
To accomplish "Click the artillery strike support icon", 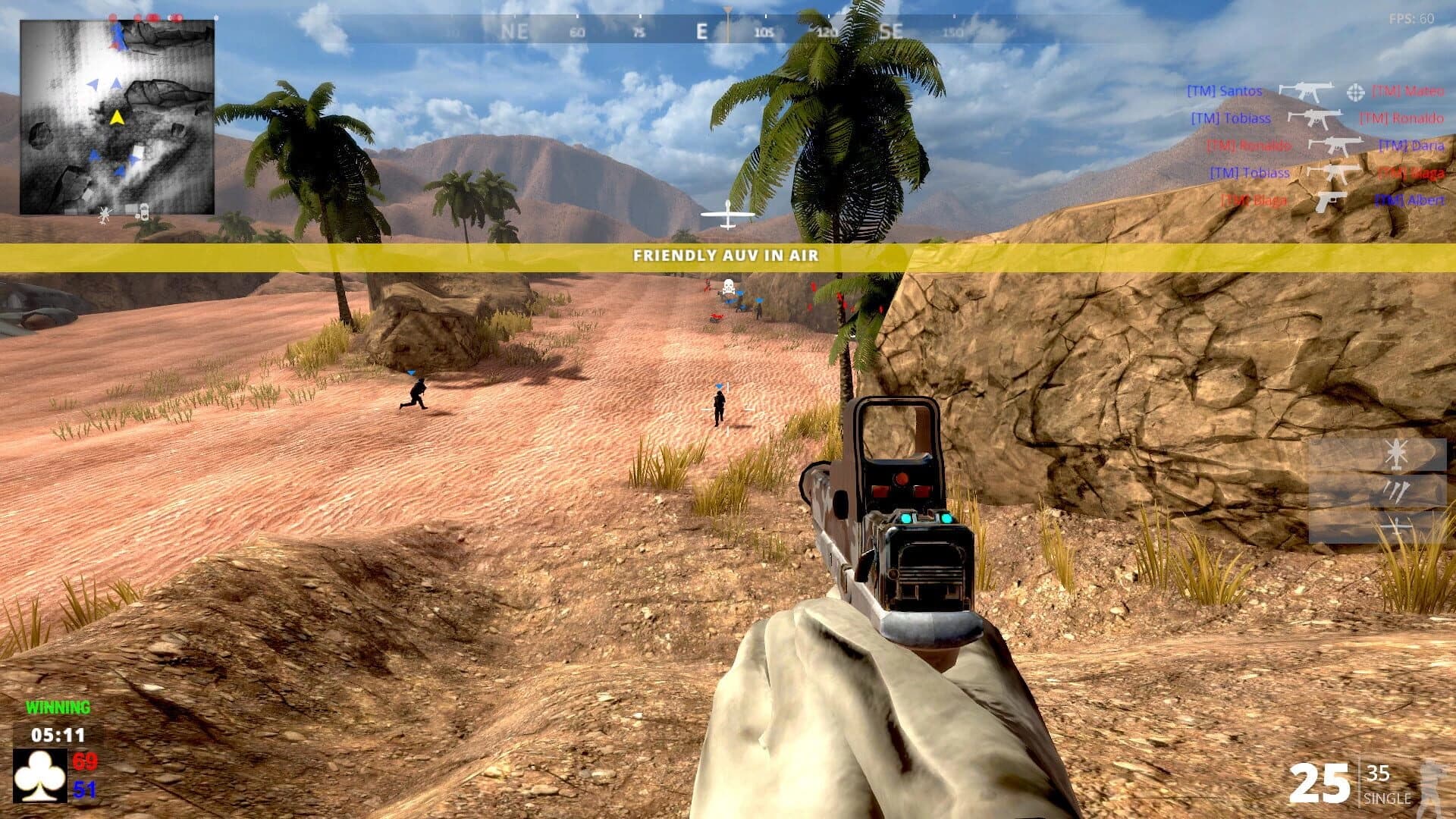I will [1397, 491].
